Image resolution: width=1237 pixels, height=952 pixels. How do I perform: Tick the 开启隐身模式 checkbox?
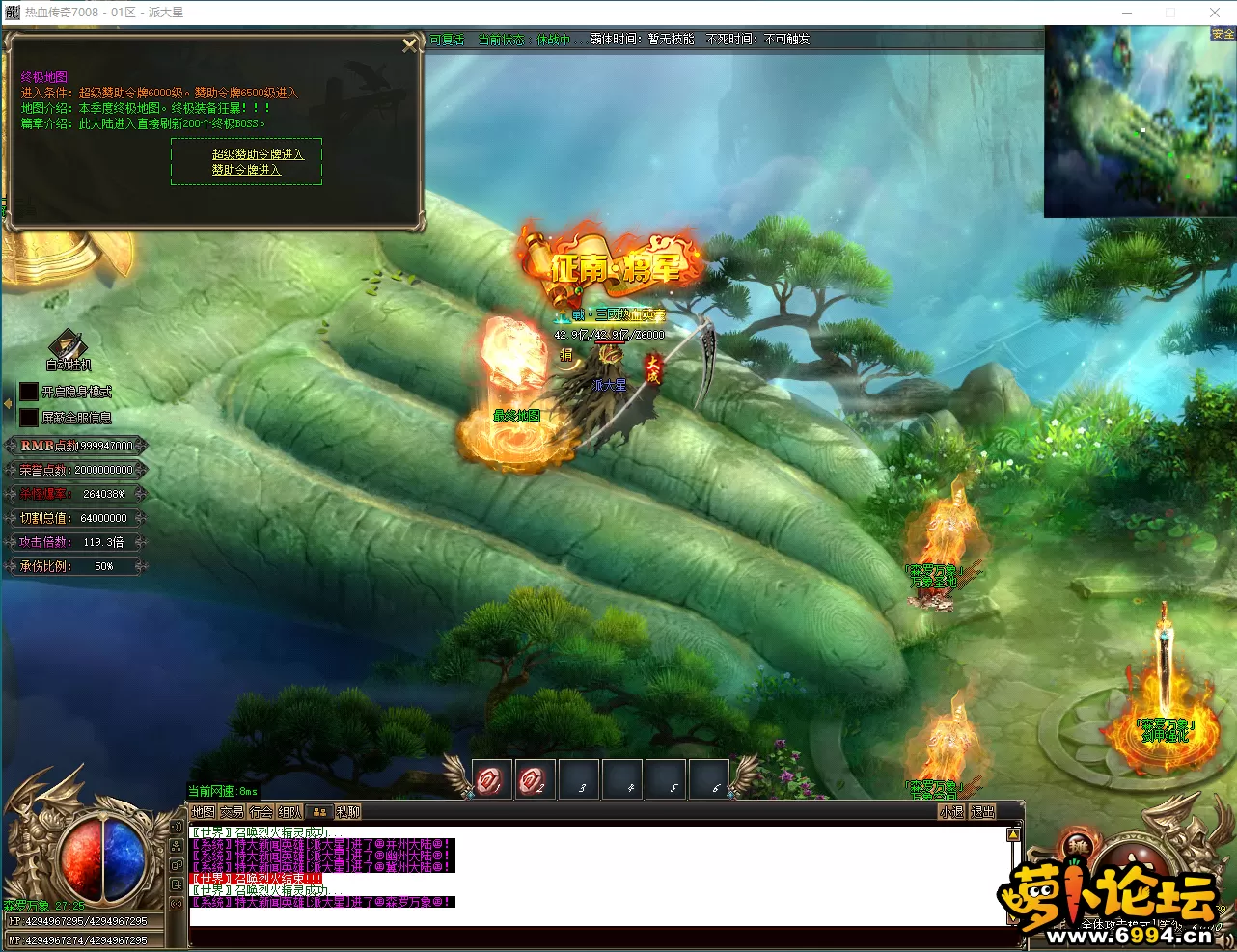29,392
